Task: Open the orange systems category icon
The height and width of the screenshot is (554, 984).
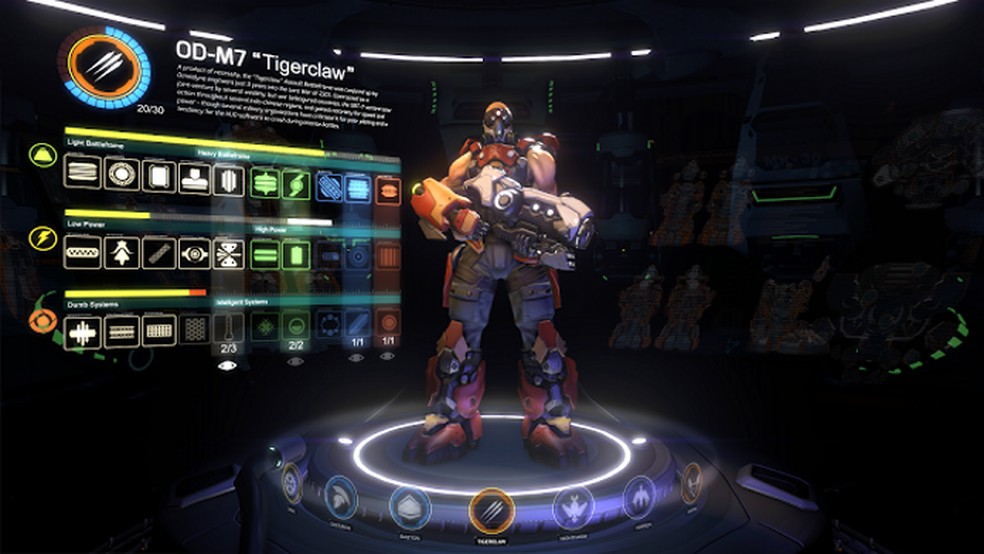Action: pyautogui.click(x=42, y=321)
